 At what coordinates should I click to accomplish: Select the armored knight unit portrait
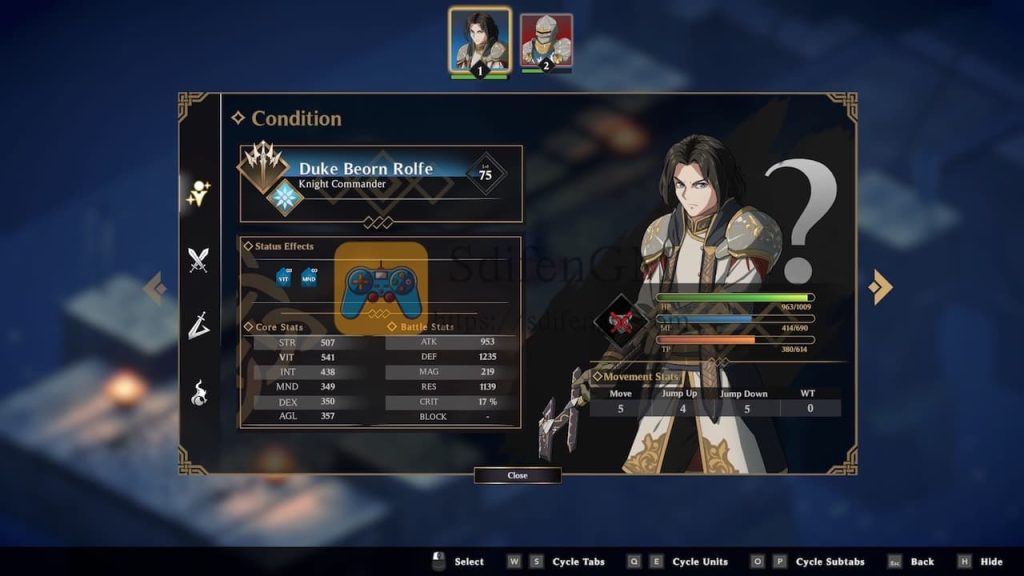(546, 42)
